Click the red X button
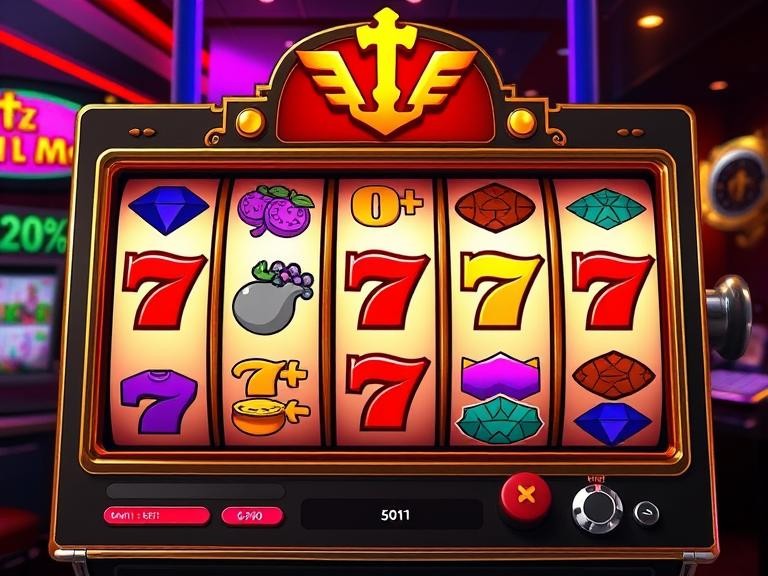 pyautogui.click(x=526, y=495)
